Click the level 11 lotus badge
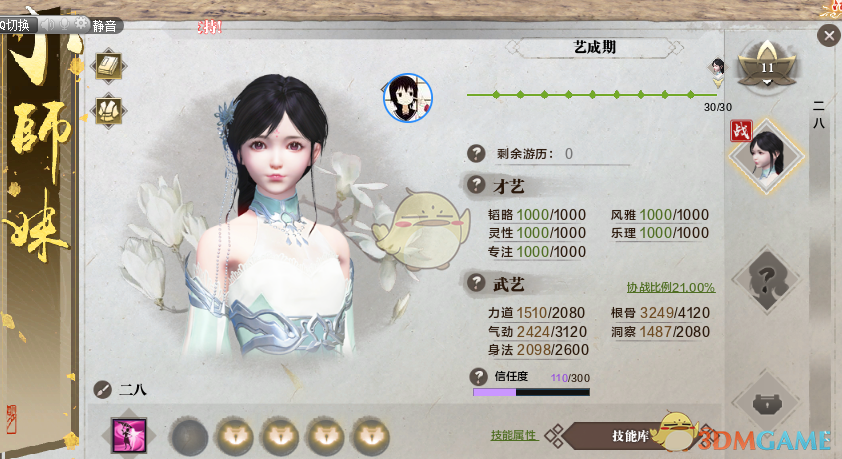This screenshot has width=842, height=459. tap(768, 67)
